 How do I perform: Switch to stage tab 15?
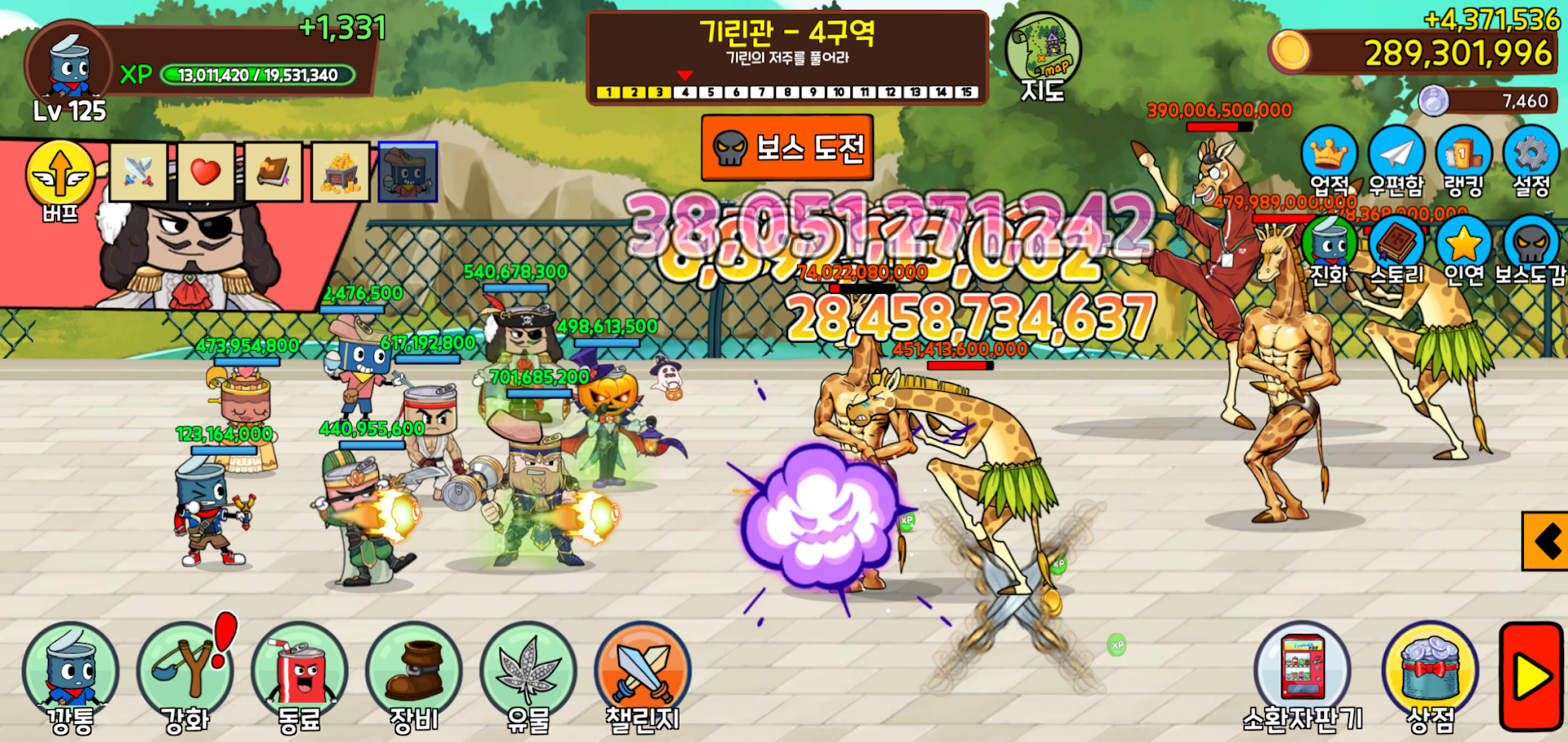966,92
